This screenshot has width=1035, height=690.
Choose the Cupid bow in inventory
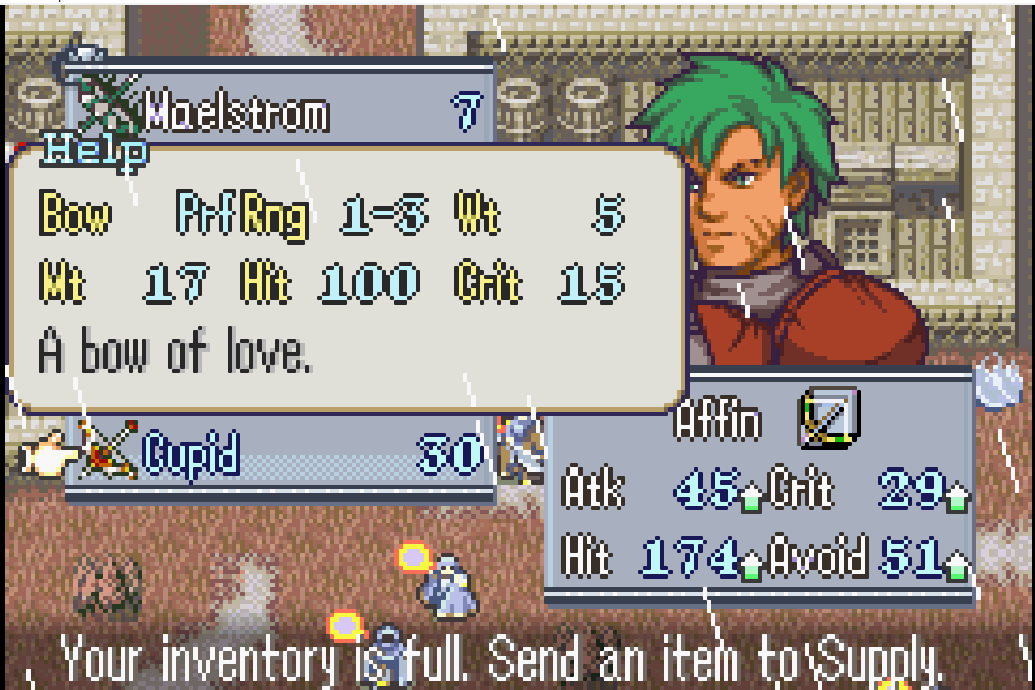click(192, 456)
